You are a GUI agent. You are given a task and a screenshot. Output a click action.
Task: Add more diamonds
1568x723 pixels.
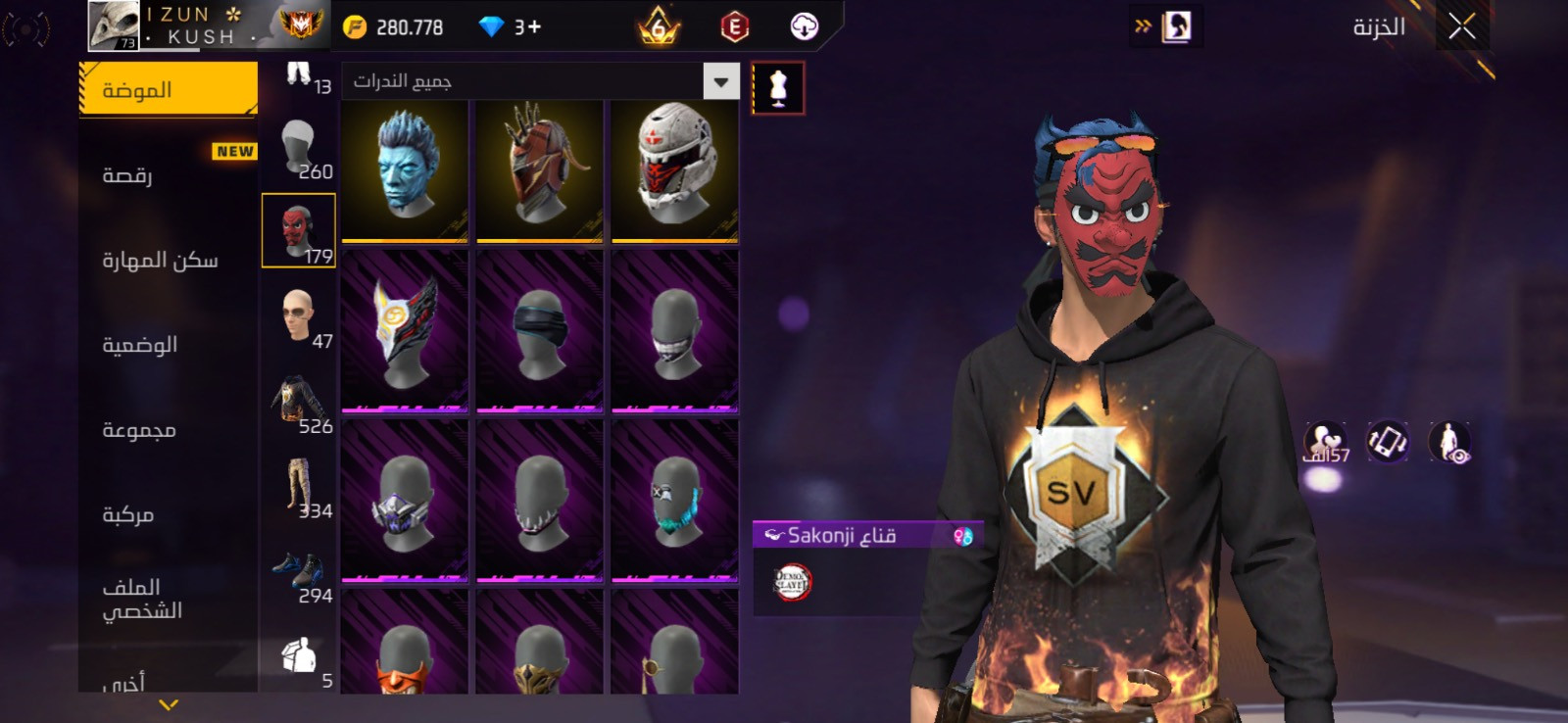point(533,27)
